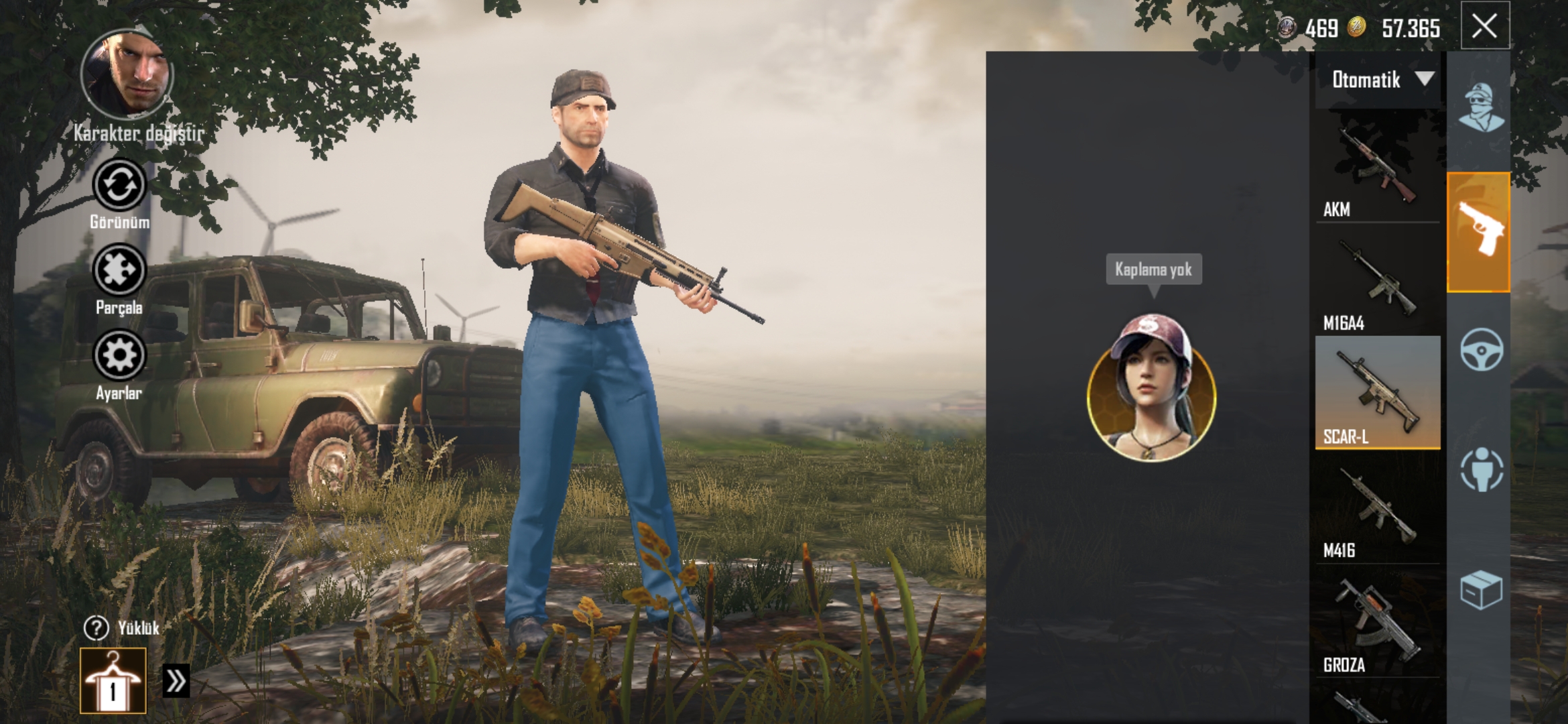Screen dimensions: 1568x724
Task: Choose the M16A4 rifle entry
Action: (1377, 282)
